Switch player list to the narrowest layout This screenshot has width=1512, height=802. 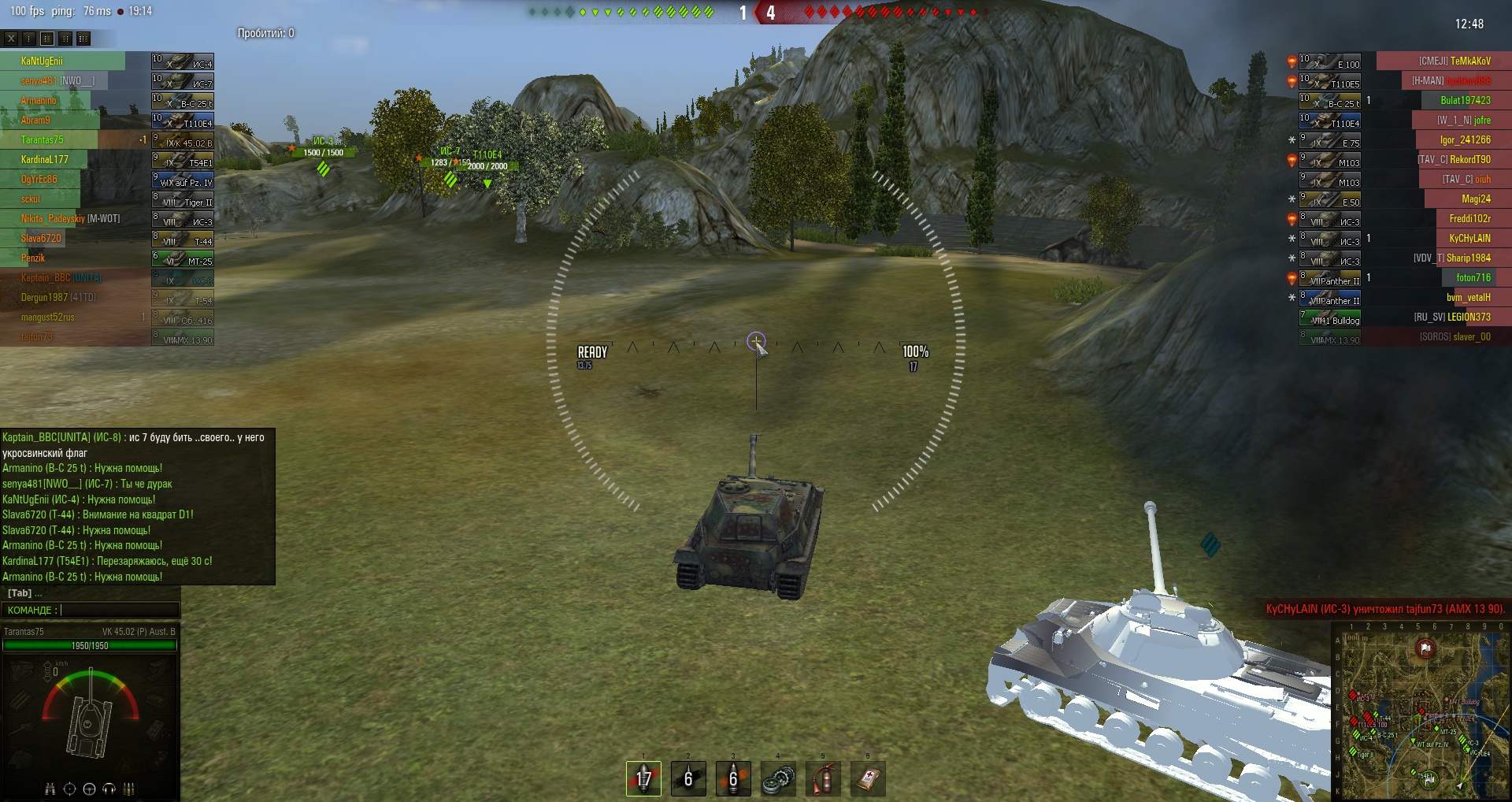[x=29, y=38]
